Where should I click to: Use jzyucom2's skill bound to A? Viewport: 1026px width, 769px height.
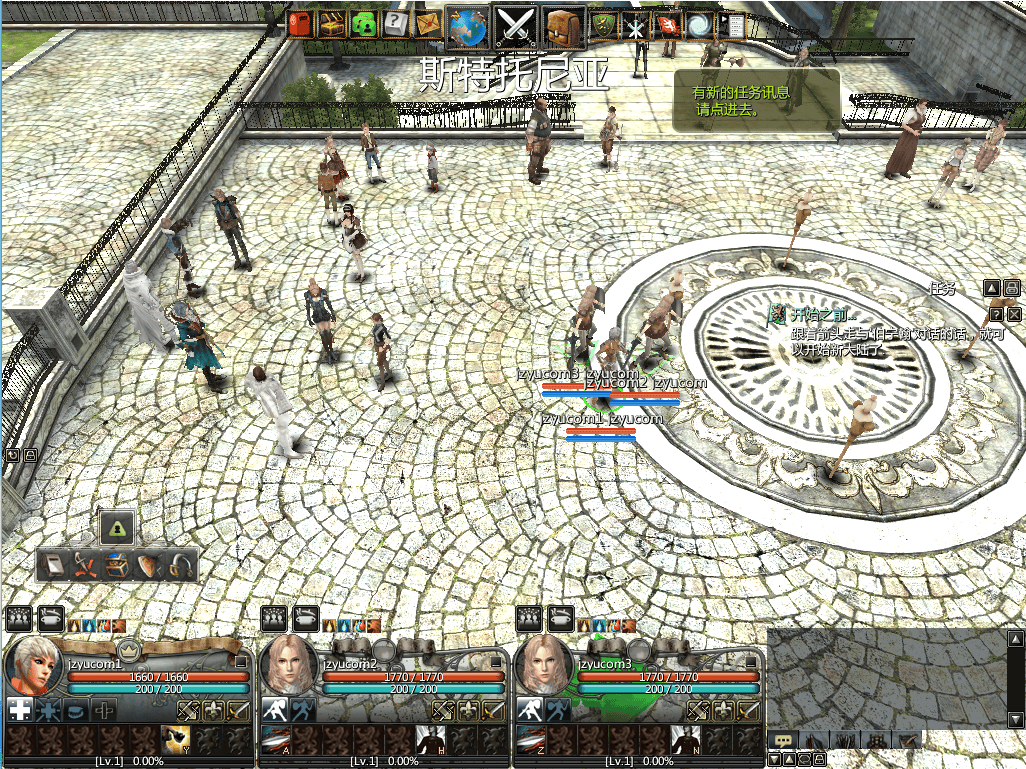pos(276,741)
